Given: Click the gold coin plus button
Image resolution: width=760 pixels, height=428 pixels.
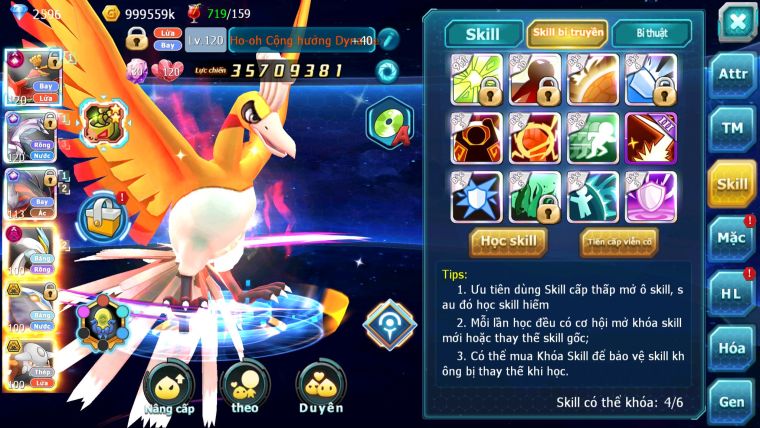Looking at the screenshot, I should tap(112, 14).
